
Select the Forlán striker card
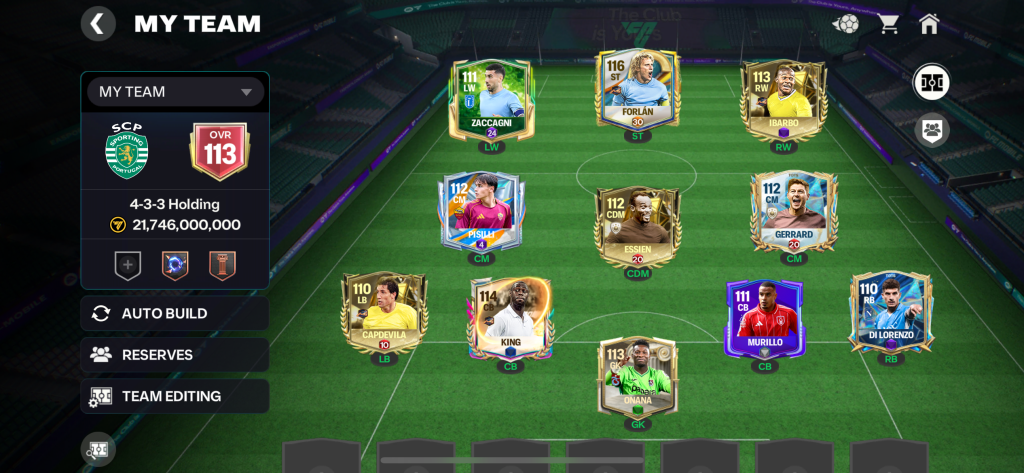click(x=636, y=92)
